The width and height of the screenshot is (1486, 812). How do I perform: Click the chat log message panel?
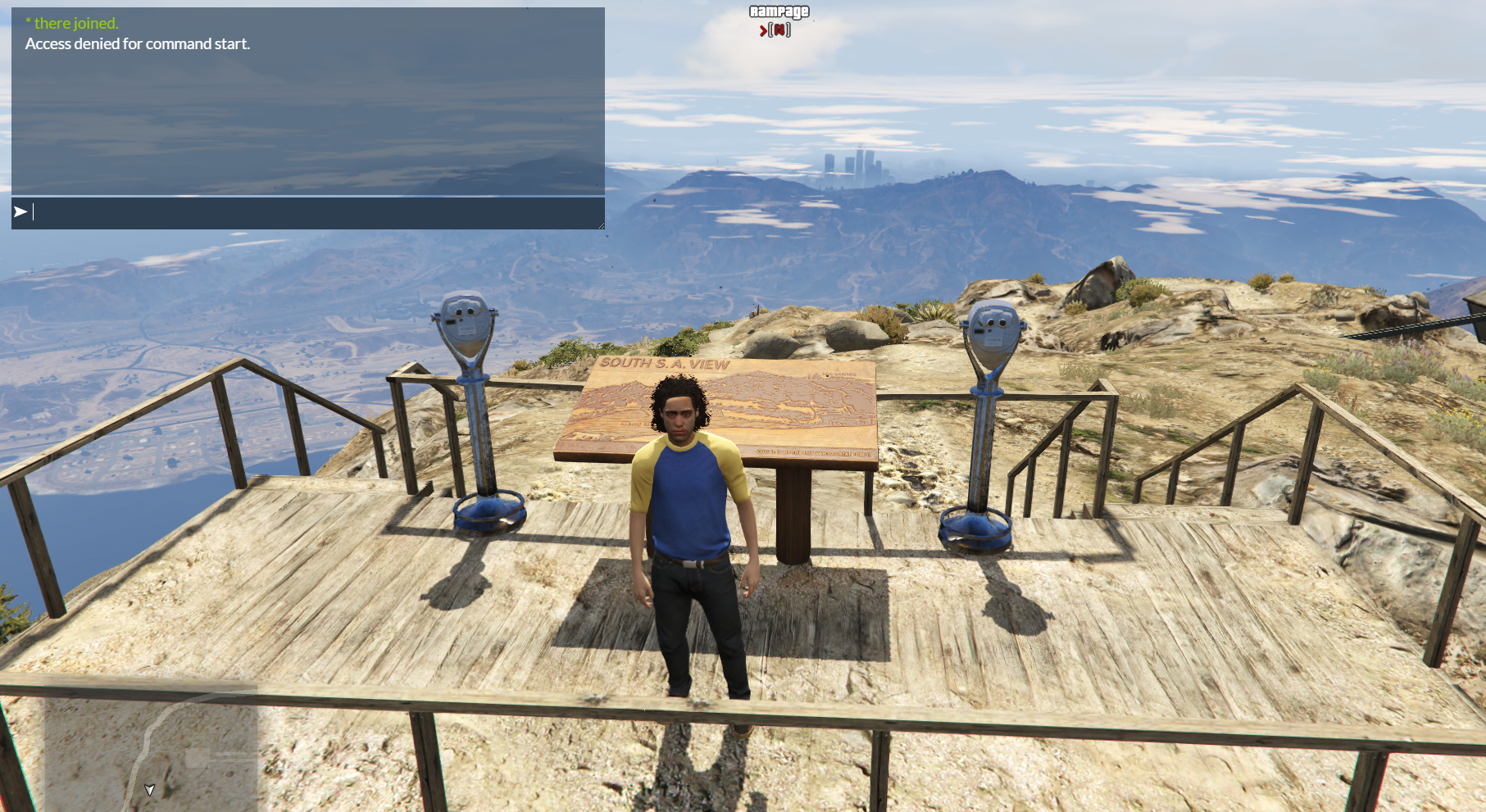pyautogui.click(x=307, y=101)
